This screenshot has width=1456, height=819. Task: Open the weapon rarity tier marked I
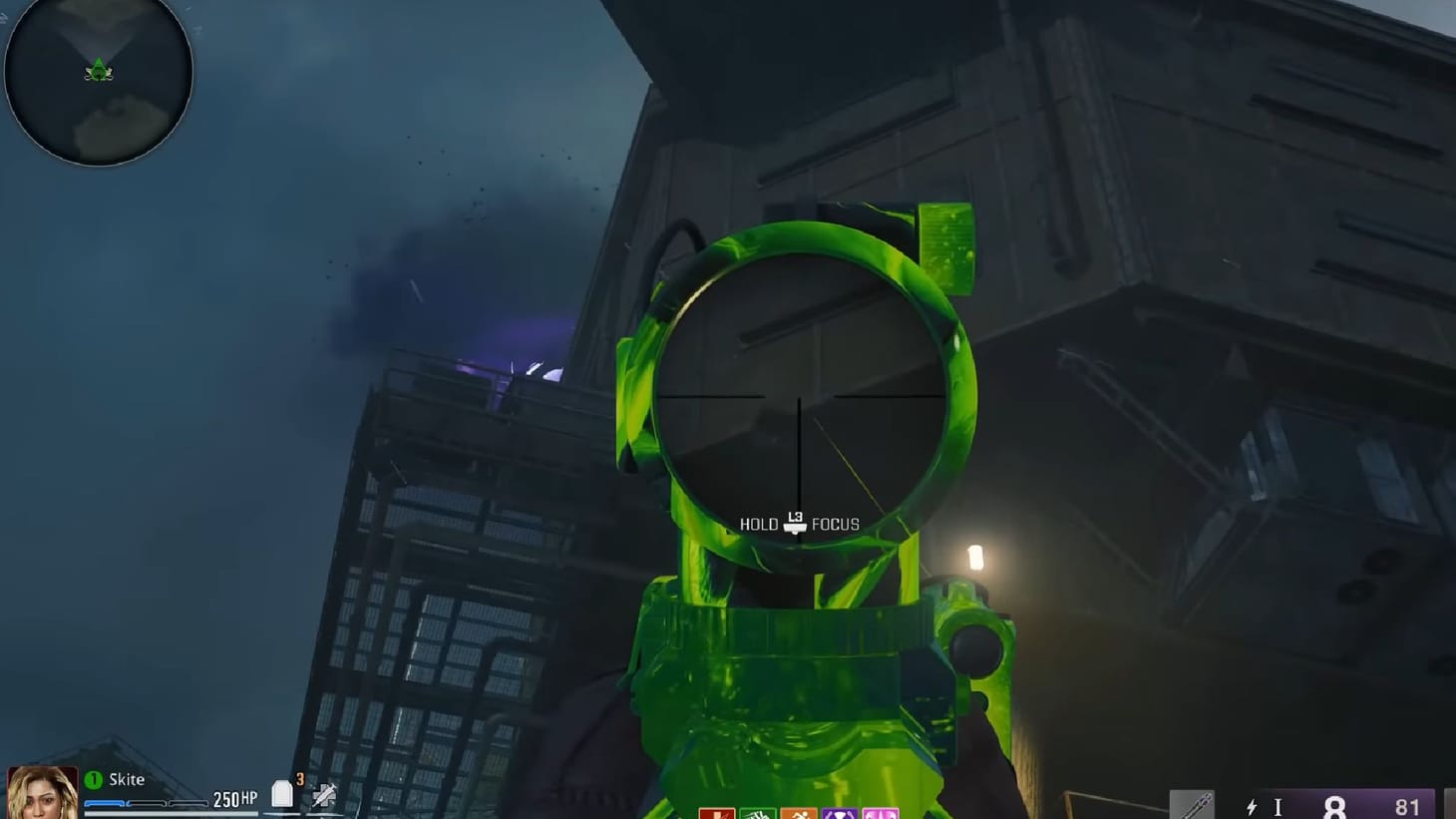[x=1278, y=806]
